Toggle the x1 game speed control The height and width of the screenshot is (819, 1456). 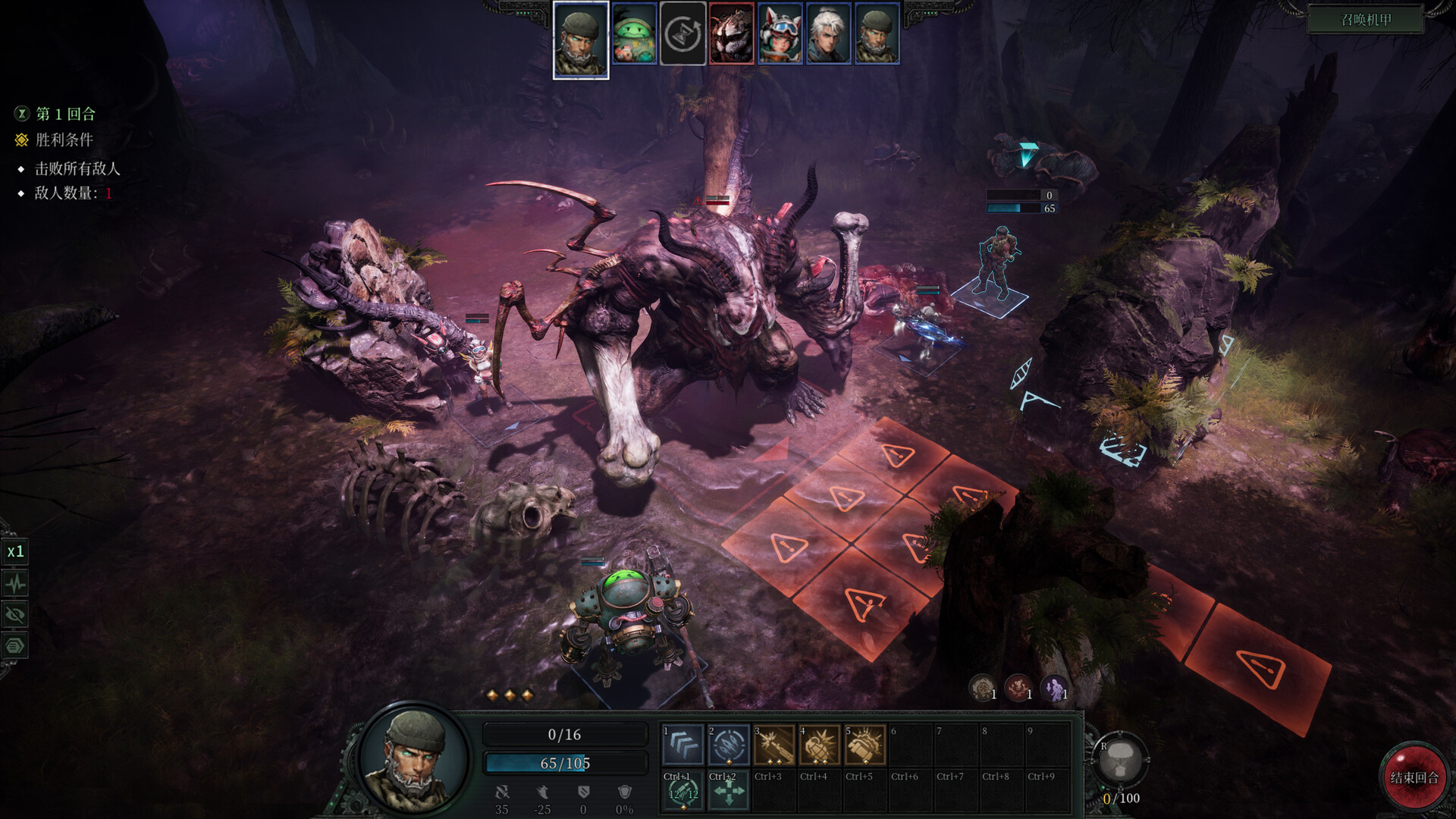pos(16,550)
